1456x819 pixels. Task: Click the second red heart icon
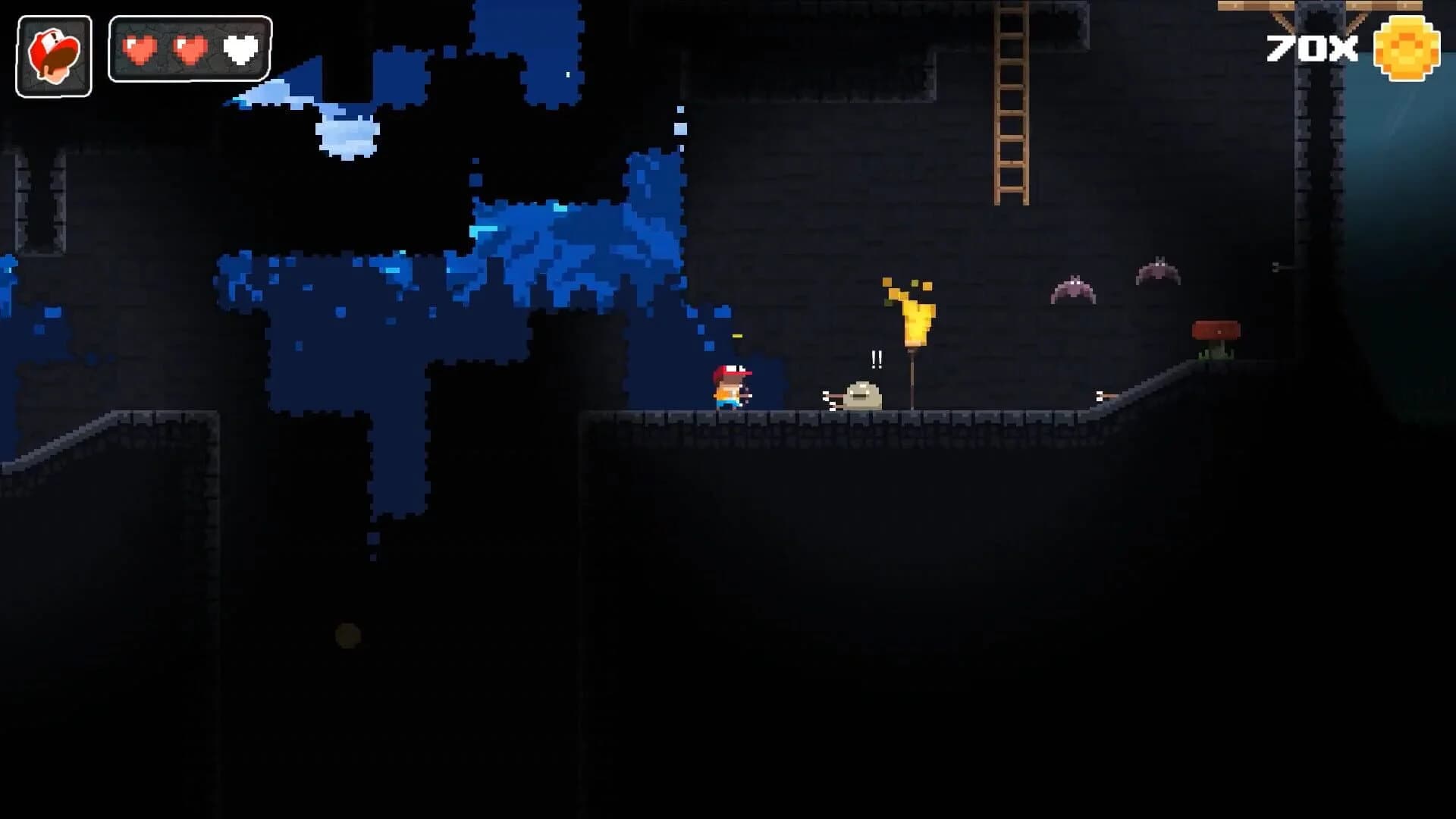point(192,49)
